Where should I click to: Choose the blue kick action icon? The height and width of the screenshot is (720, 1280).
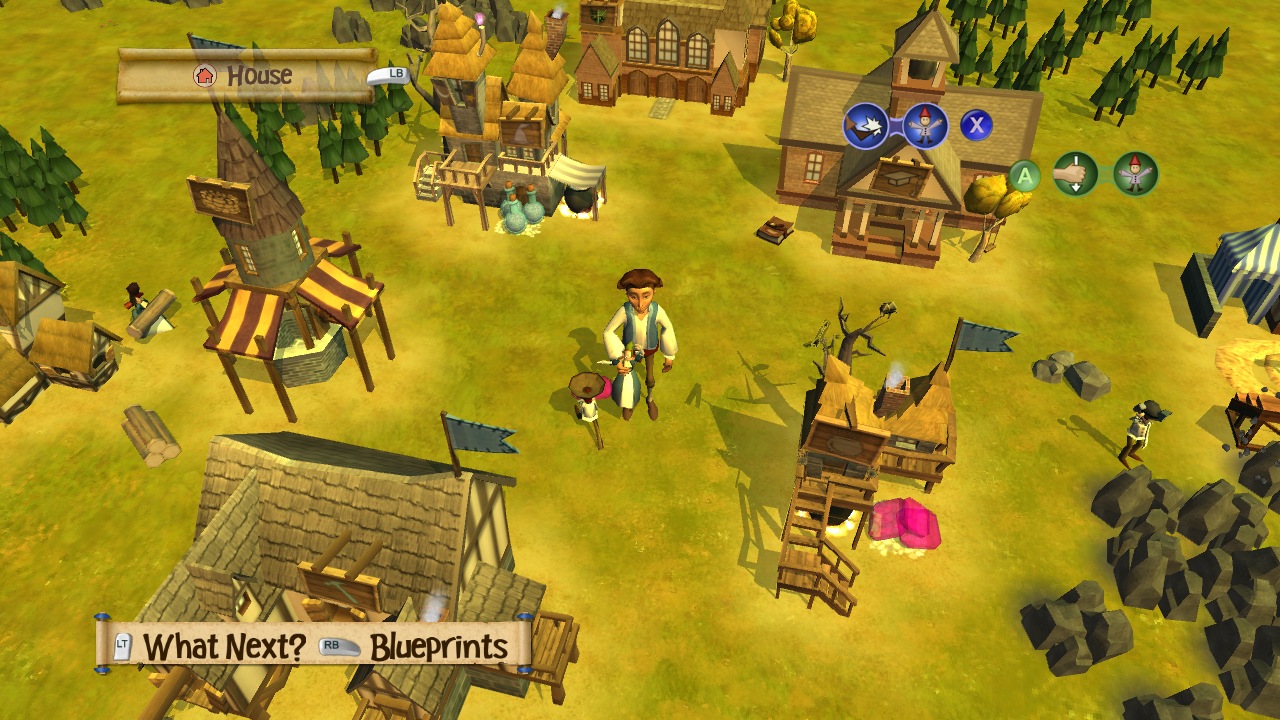click(866, 126)
